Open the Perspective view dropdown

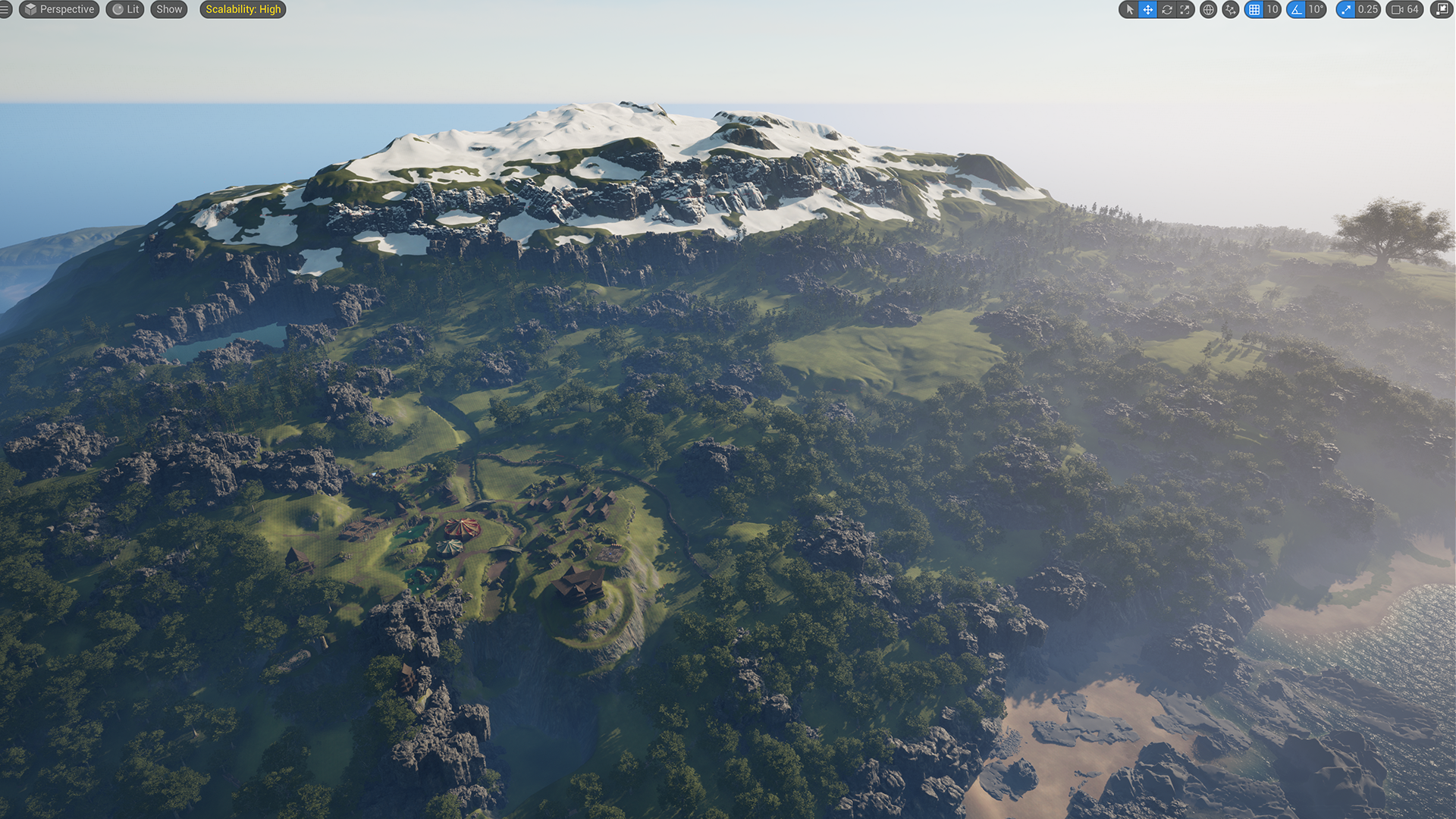click(x=59, y=10)
